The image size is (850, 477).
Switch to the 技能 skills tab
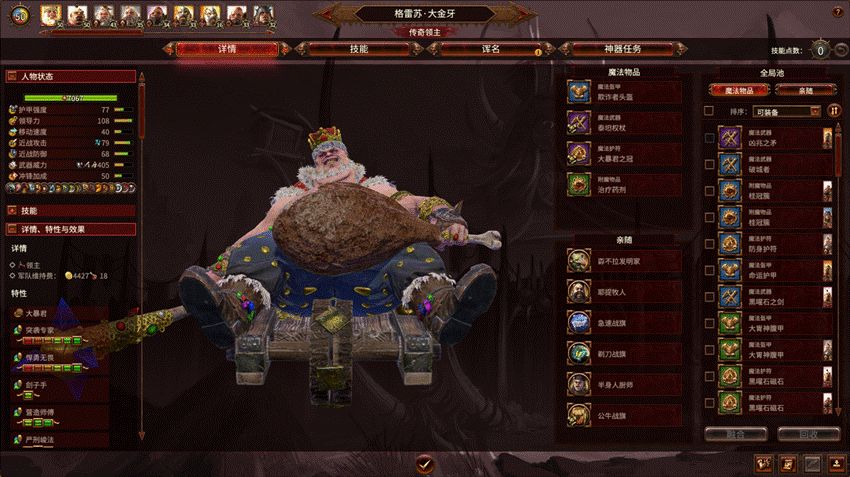[357, 48]
